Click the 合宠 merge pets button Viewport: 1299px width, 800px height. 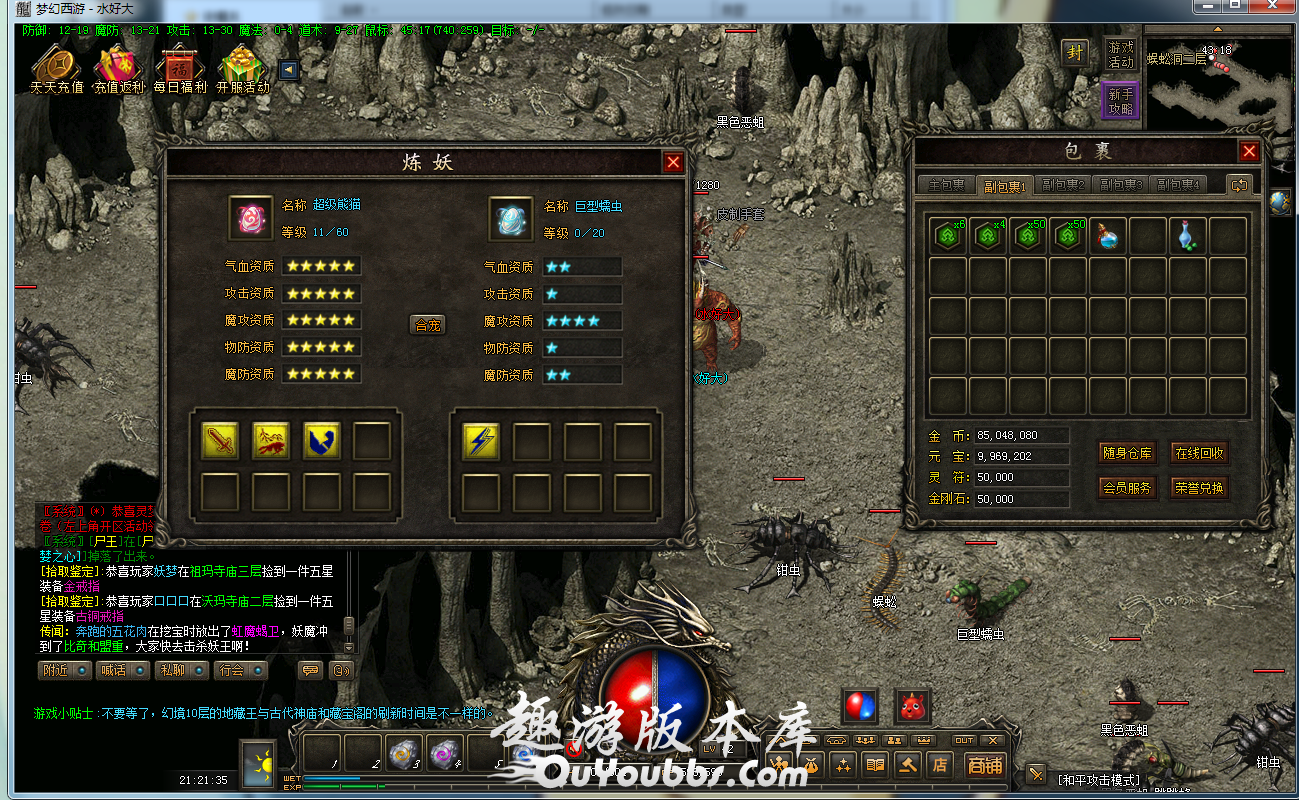(428, 324)
